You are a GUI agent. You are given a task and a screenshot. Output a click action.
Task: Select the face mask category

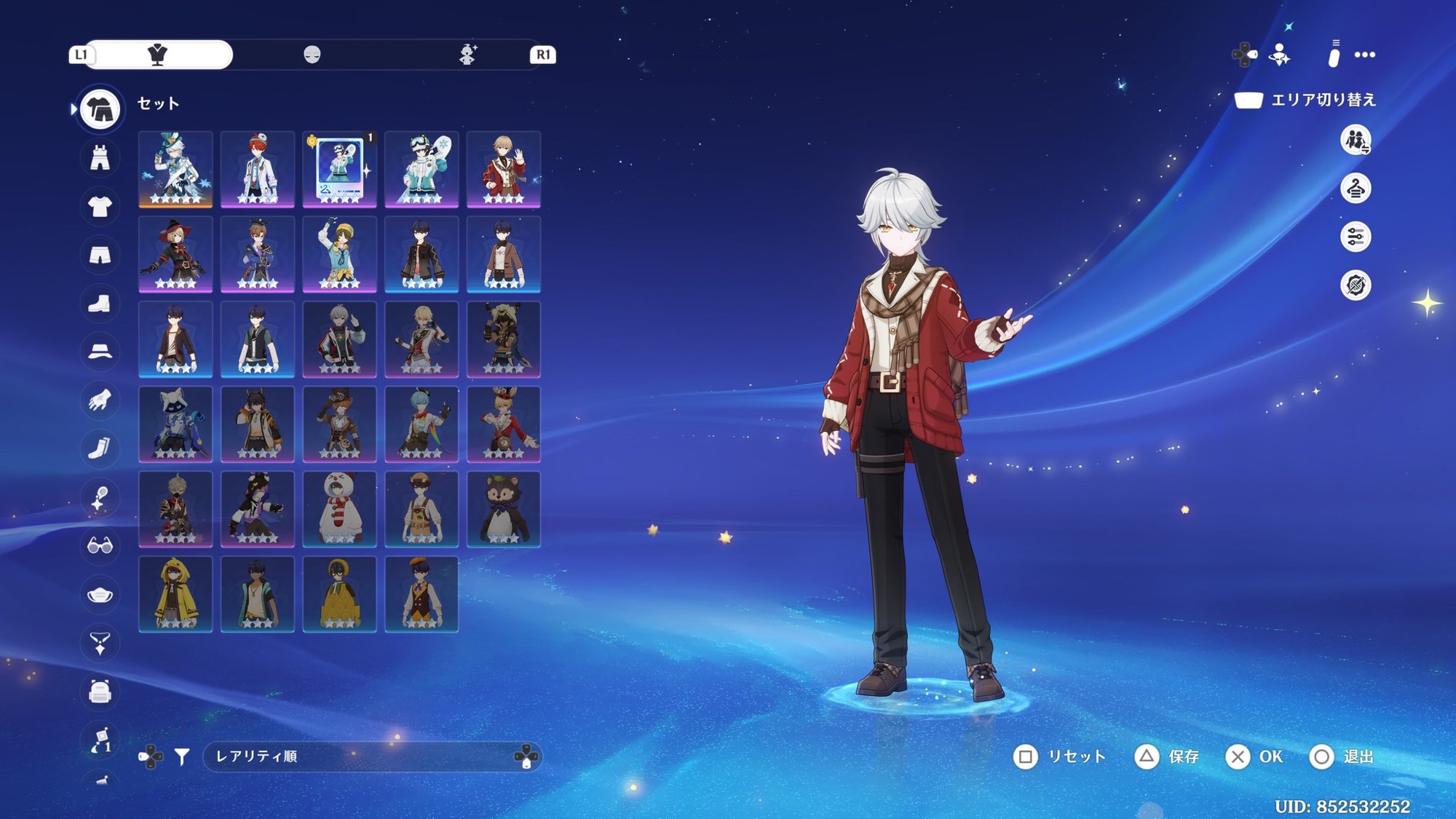point(100,595)
